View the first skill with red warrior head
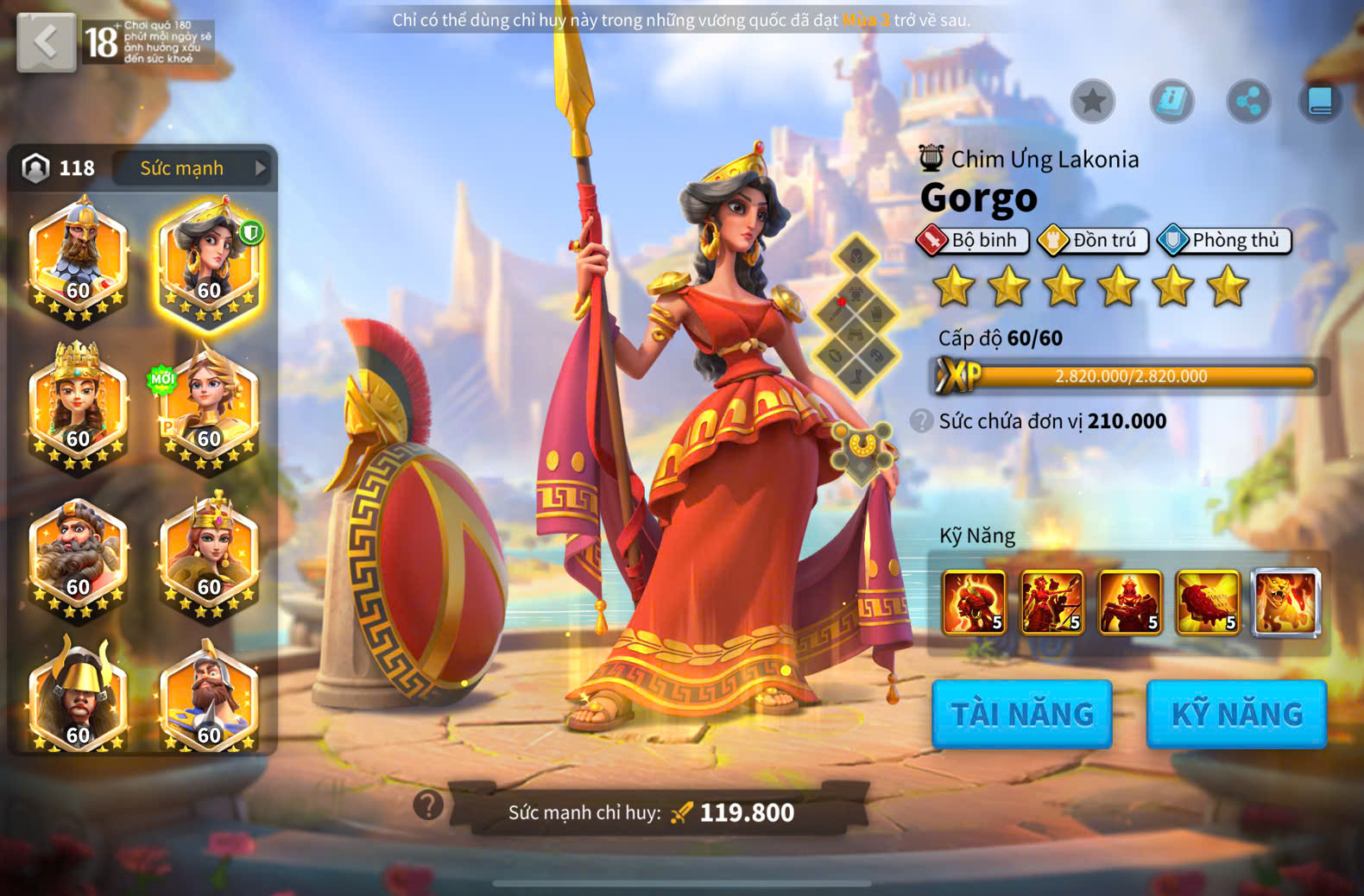 [x=975, y=602]
